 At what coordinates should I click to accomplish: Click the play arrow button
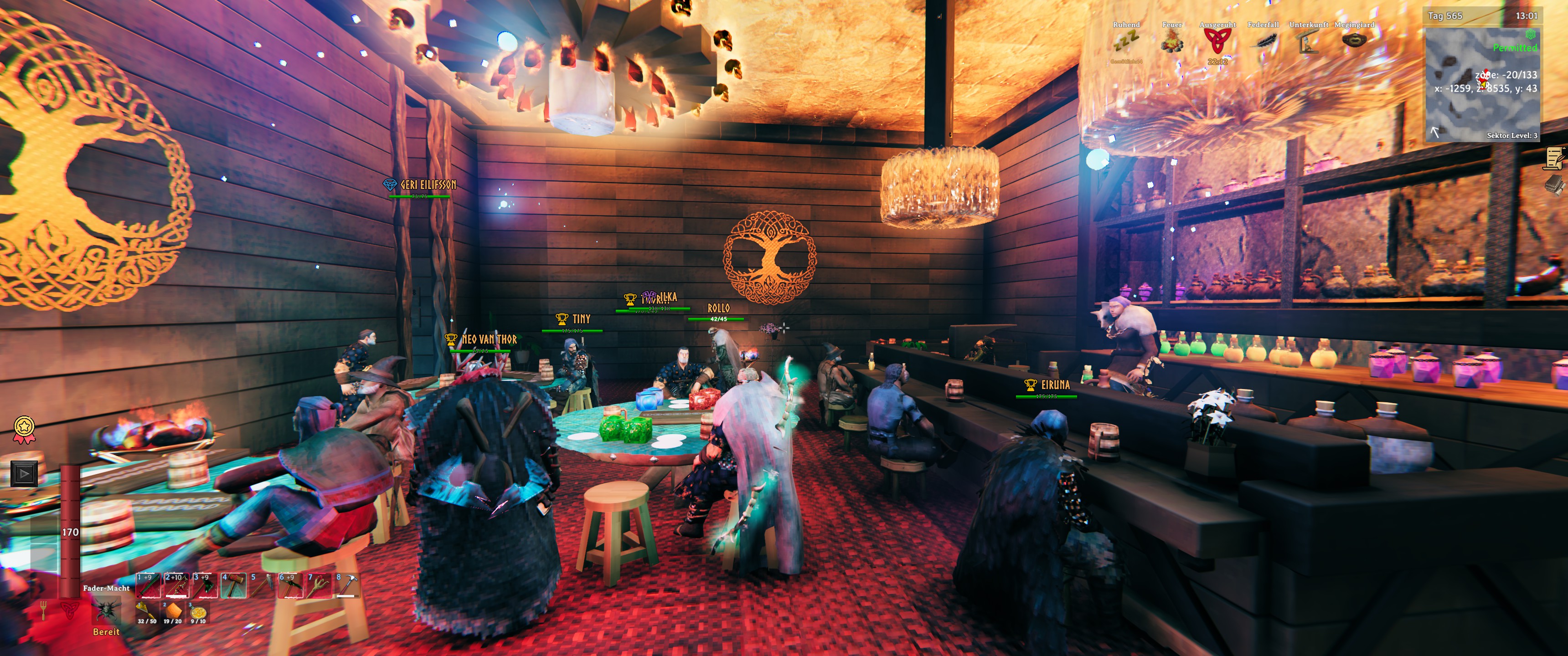[24, 473]
